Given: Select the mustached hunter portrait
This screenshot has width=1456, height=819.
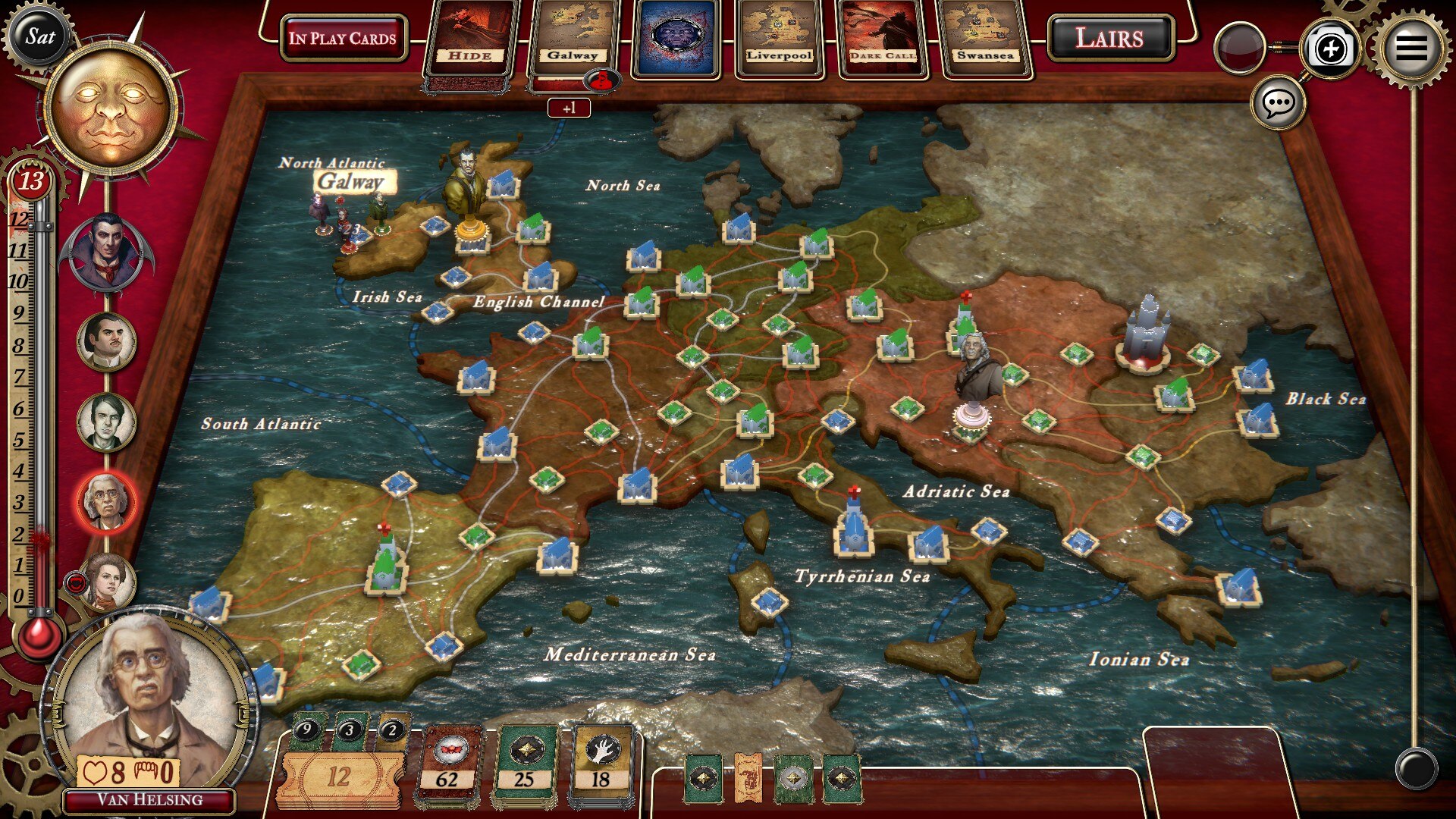Looking at the screenshot, I should click(x=107, y=341).
